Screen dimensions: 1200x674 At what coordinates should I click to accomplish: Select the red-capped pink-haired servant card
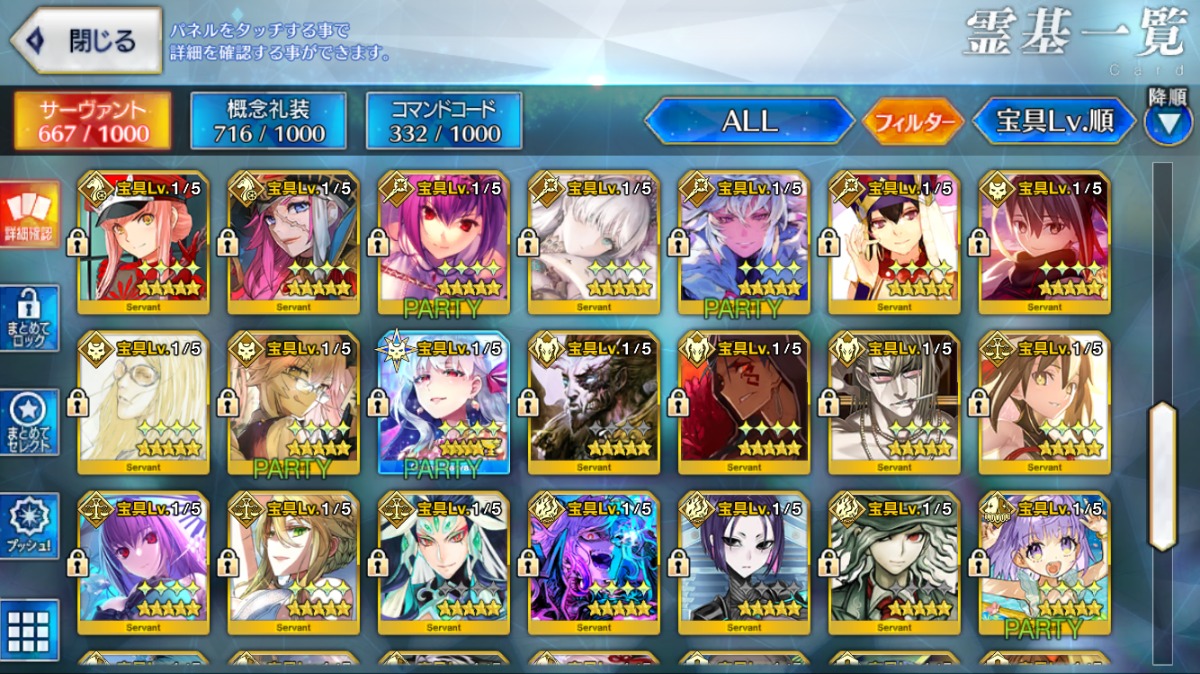pos(144,241)
